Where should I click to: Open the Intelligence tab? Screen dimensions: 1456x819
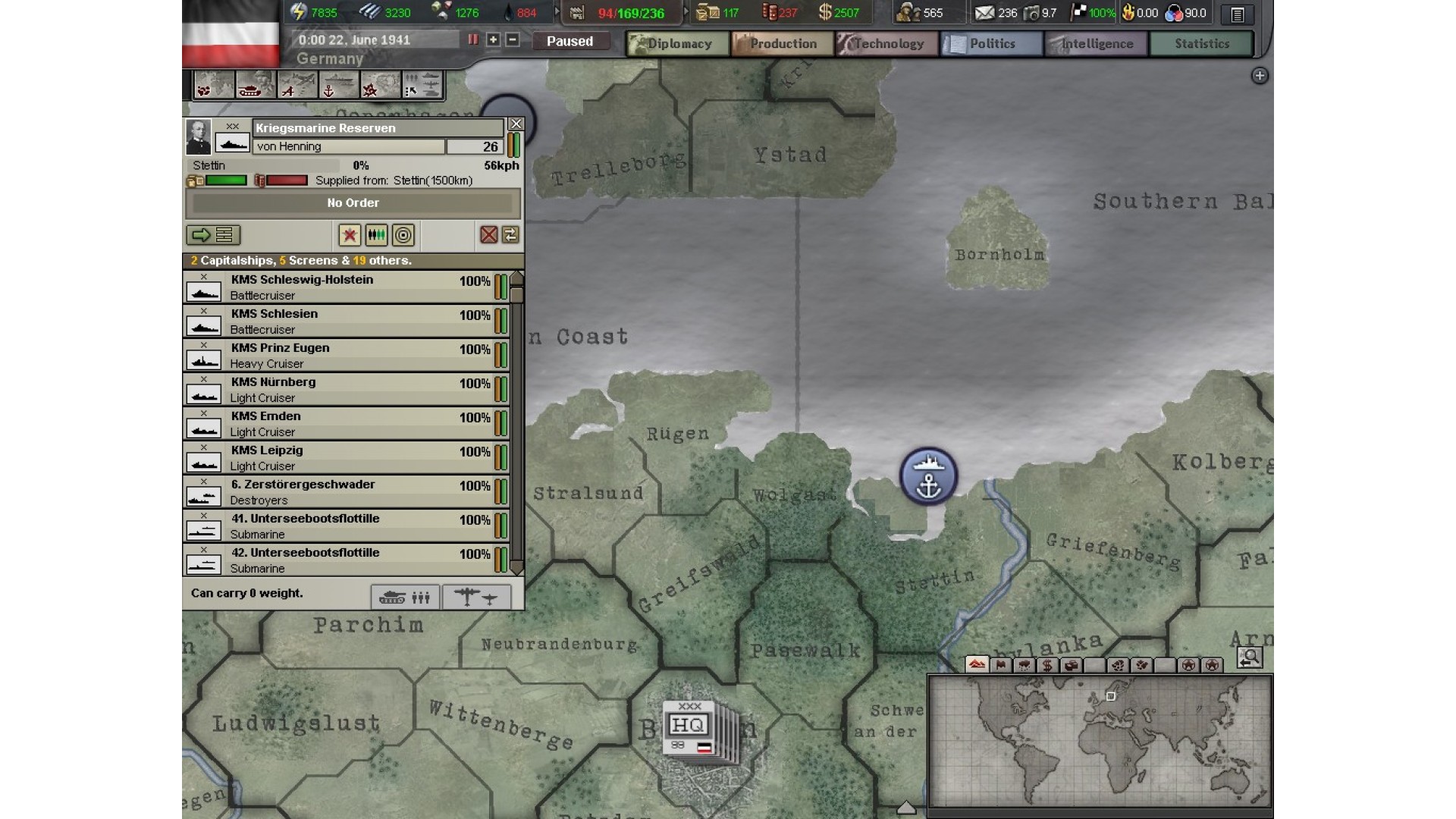point(1097,44)
